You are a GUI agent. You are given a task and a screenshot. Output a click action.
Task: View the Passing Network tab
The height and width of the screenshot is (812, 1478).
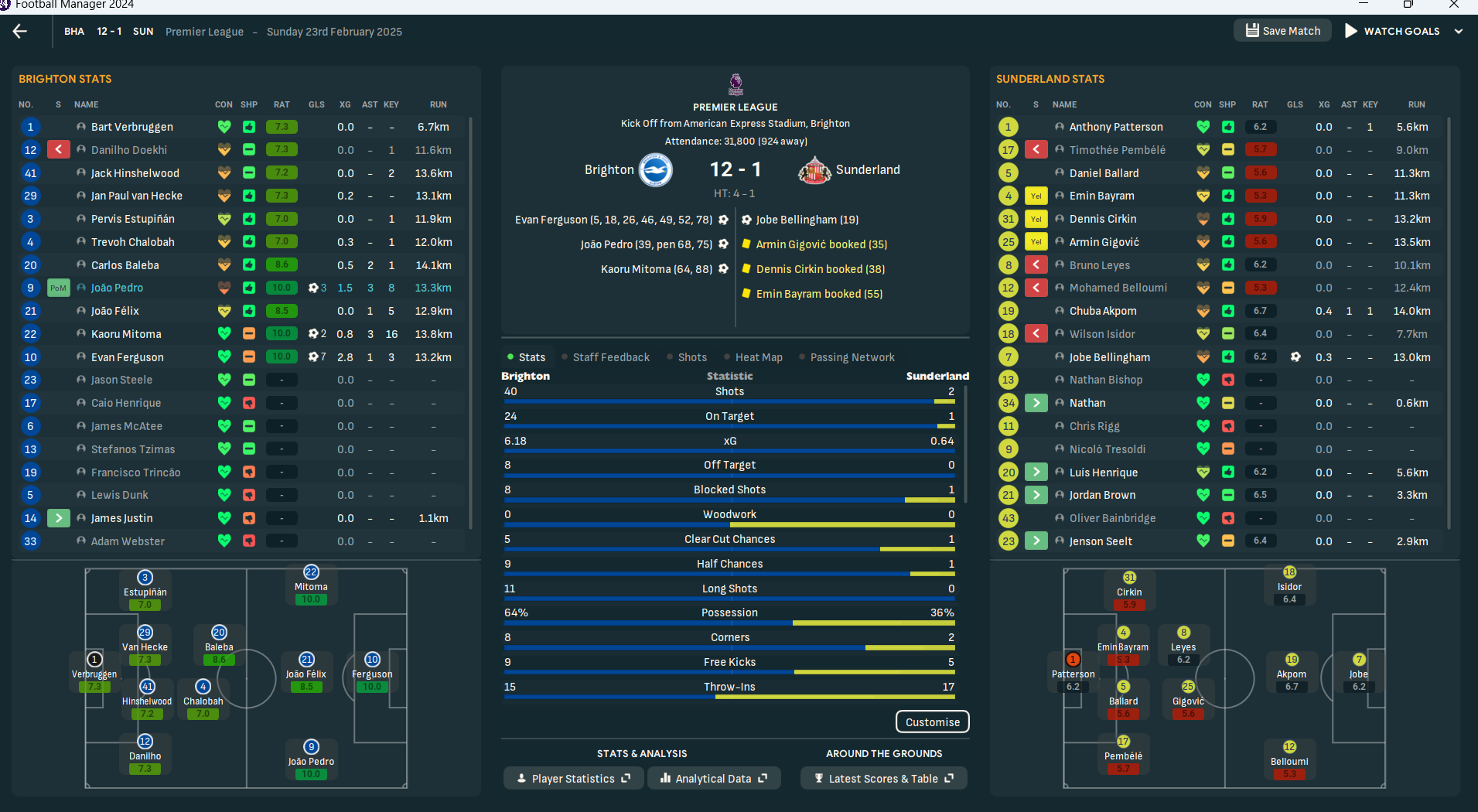852,357
